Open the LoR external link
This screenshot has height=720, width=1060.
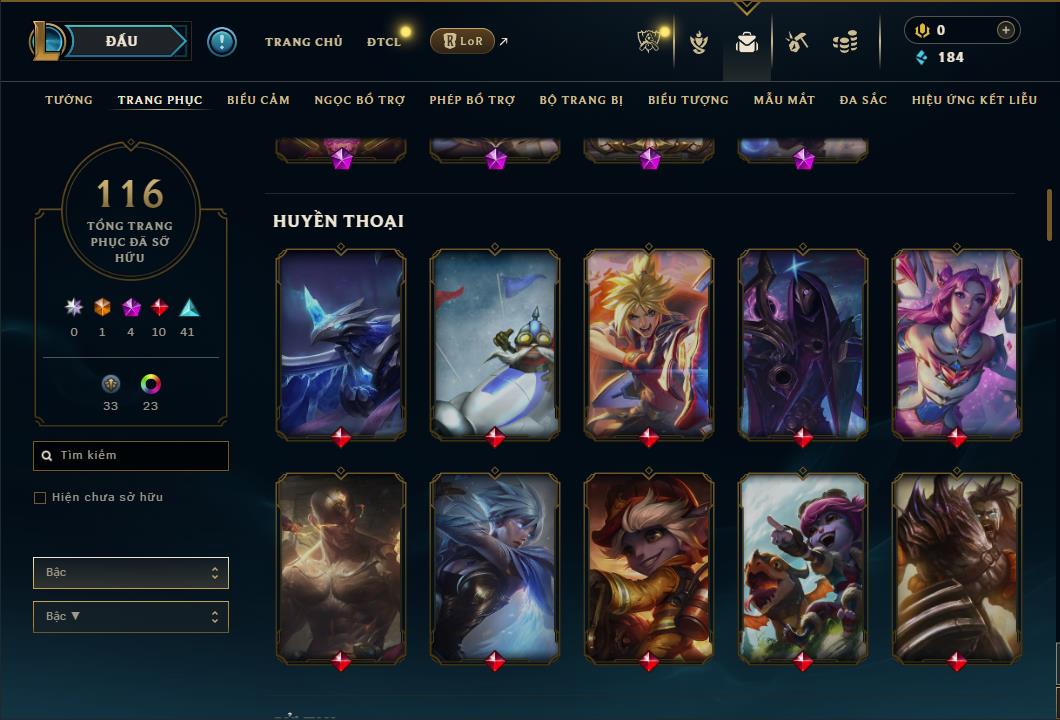462,41
